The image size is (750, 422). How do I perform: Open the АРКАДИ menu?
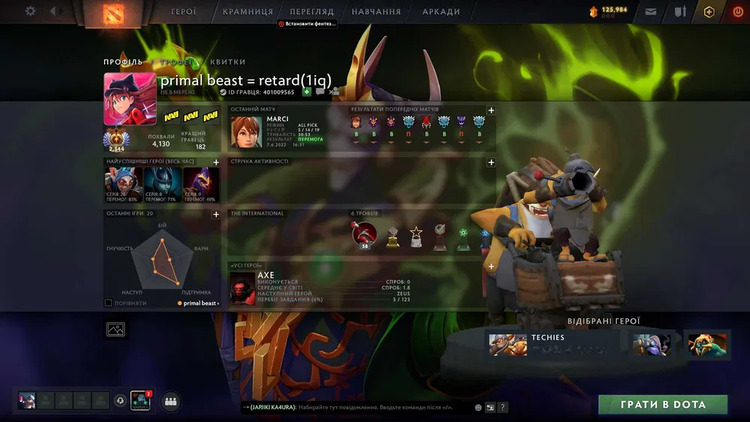coord(441,12)
